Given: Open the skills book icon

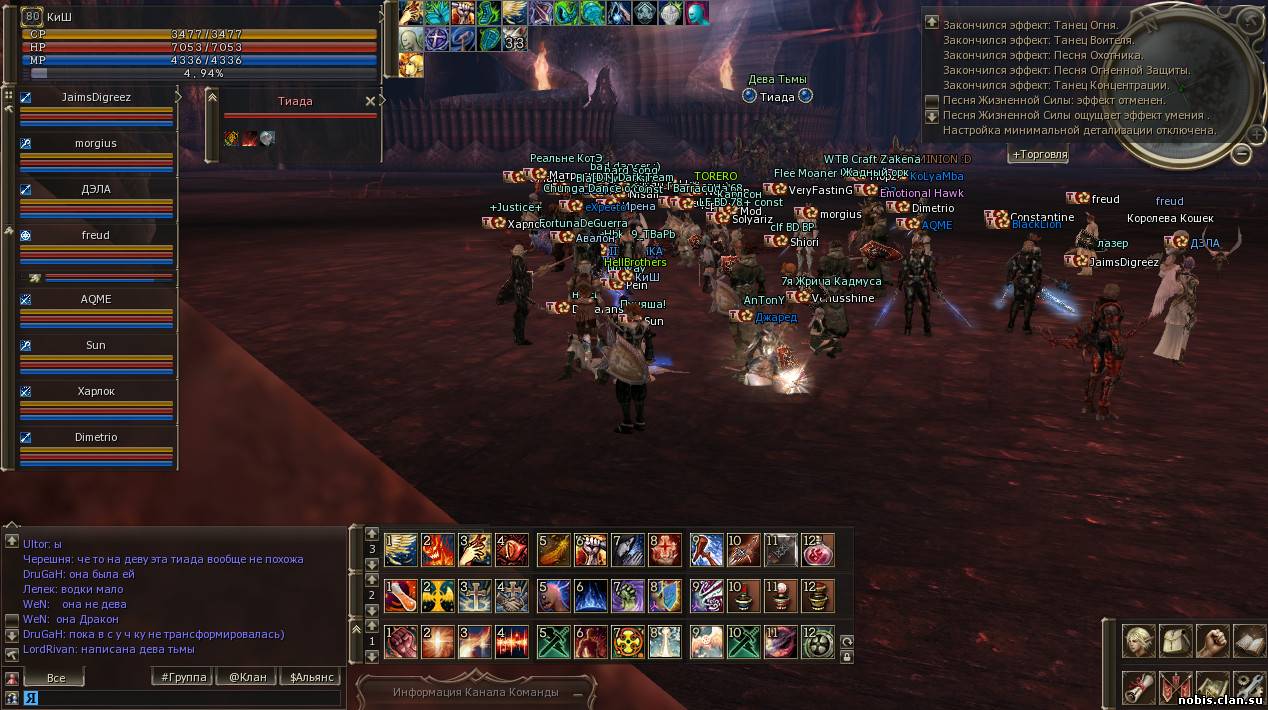Looking at the screenshot, I should pos(1249,641).
